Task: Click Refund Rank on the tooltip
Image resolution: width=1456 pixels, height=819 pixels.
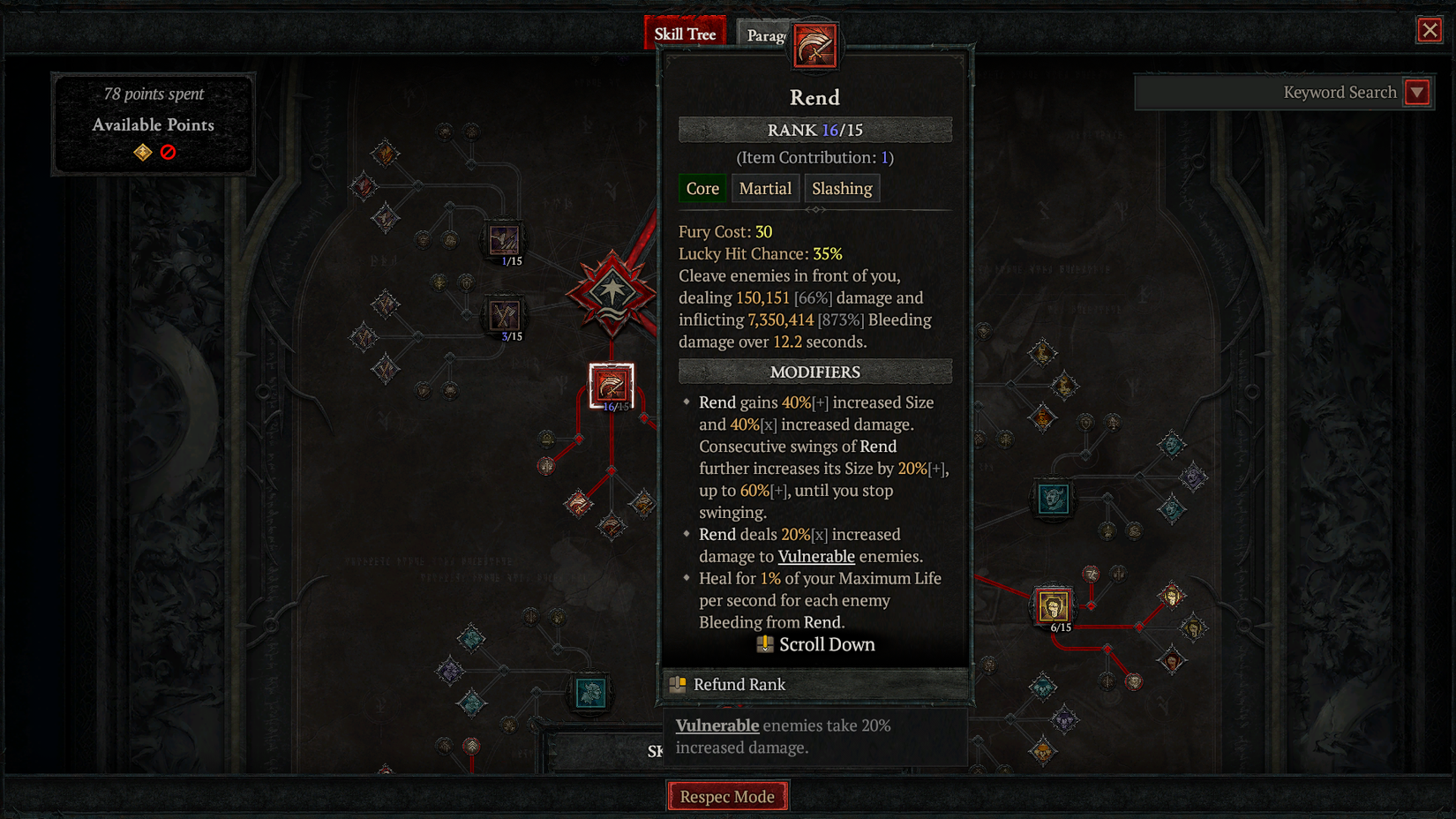Action: pyautogui.click(x=739, y=684)
